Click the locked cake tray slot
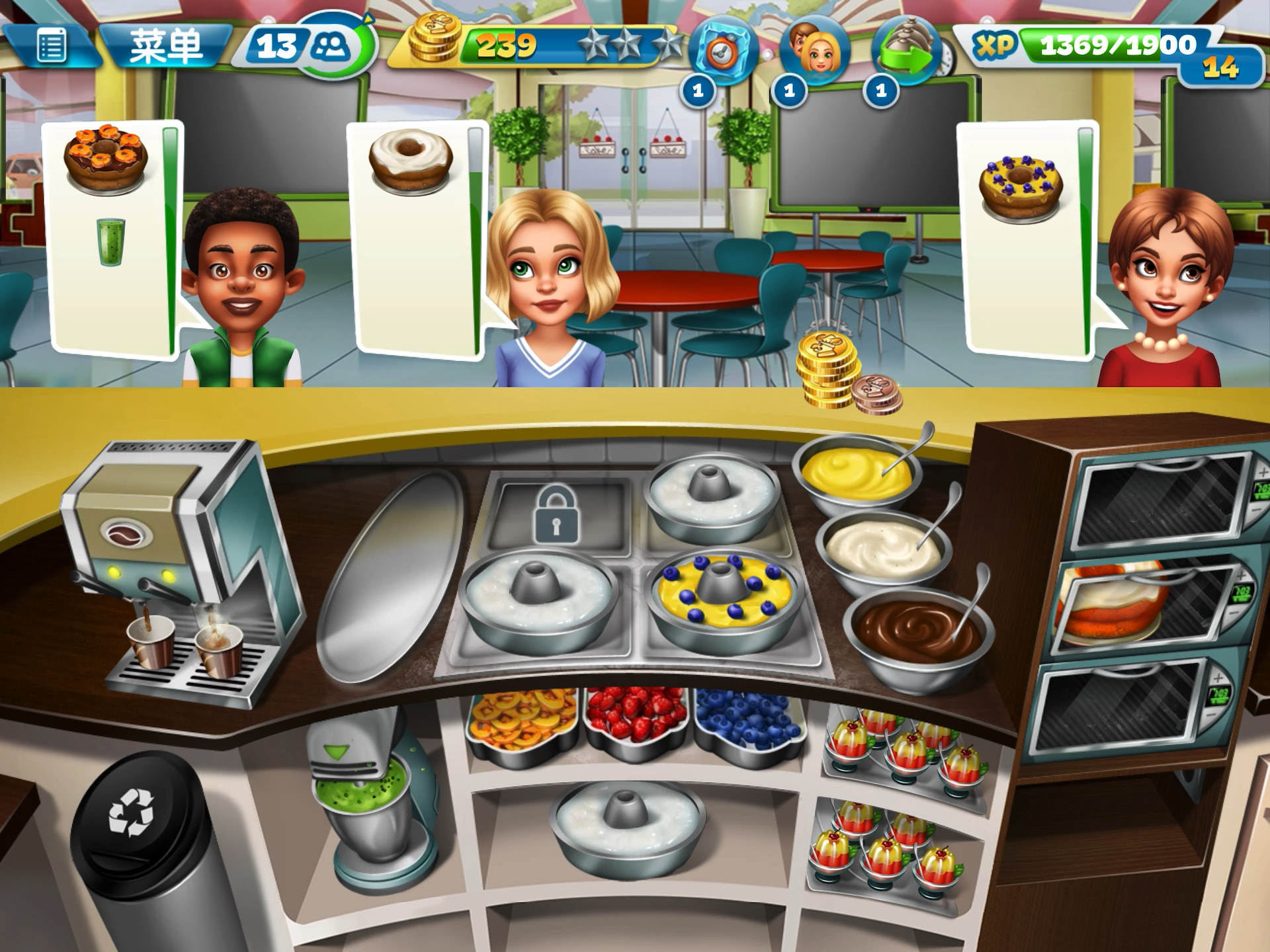Screen dimensions: 1270x952 pos(556,516)
